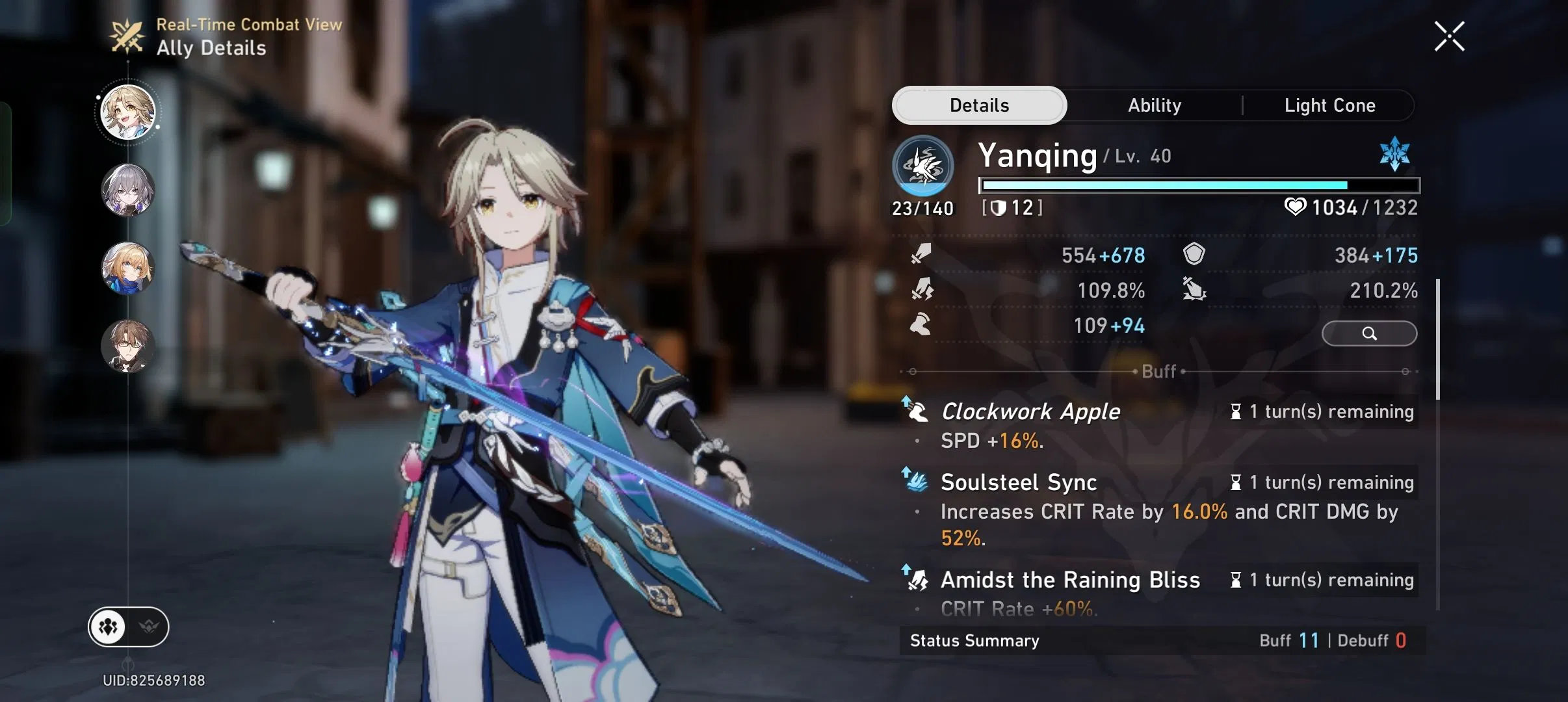
Task: Click the Buff count 11 in Status Summary
Action: coord(1311,641)
